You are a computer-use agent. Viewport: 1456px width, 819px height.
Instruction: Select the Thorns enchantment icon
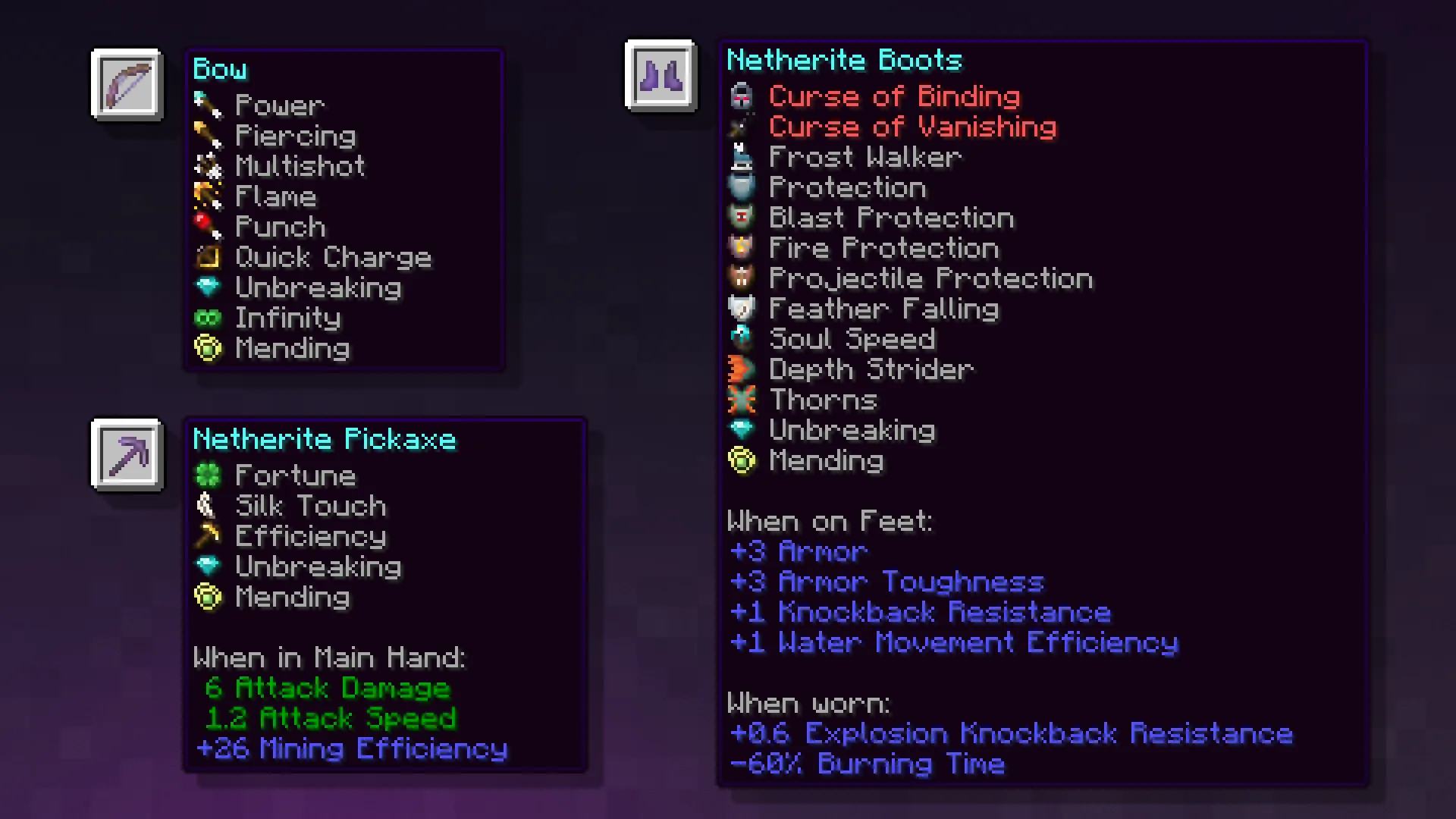(x=742, y=400)
